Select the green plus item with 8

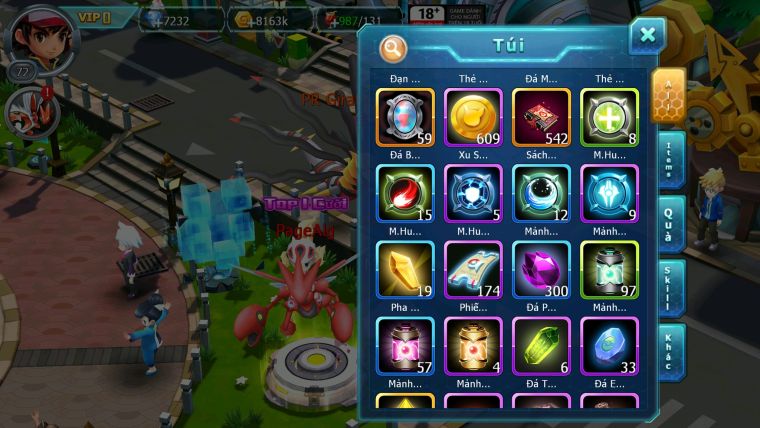coord(609,118)
